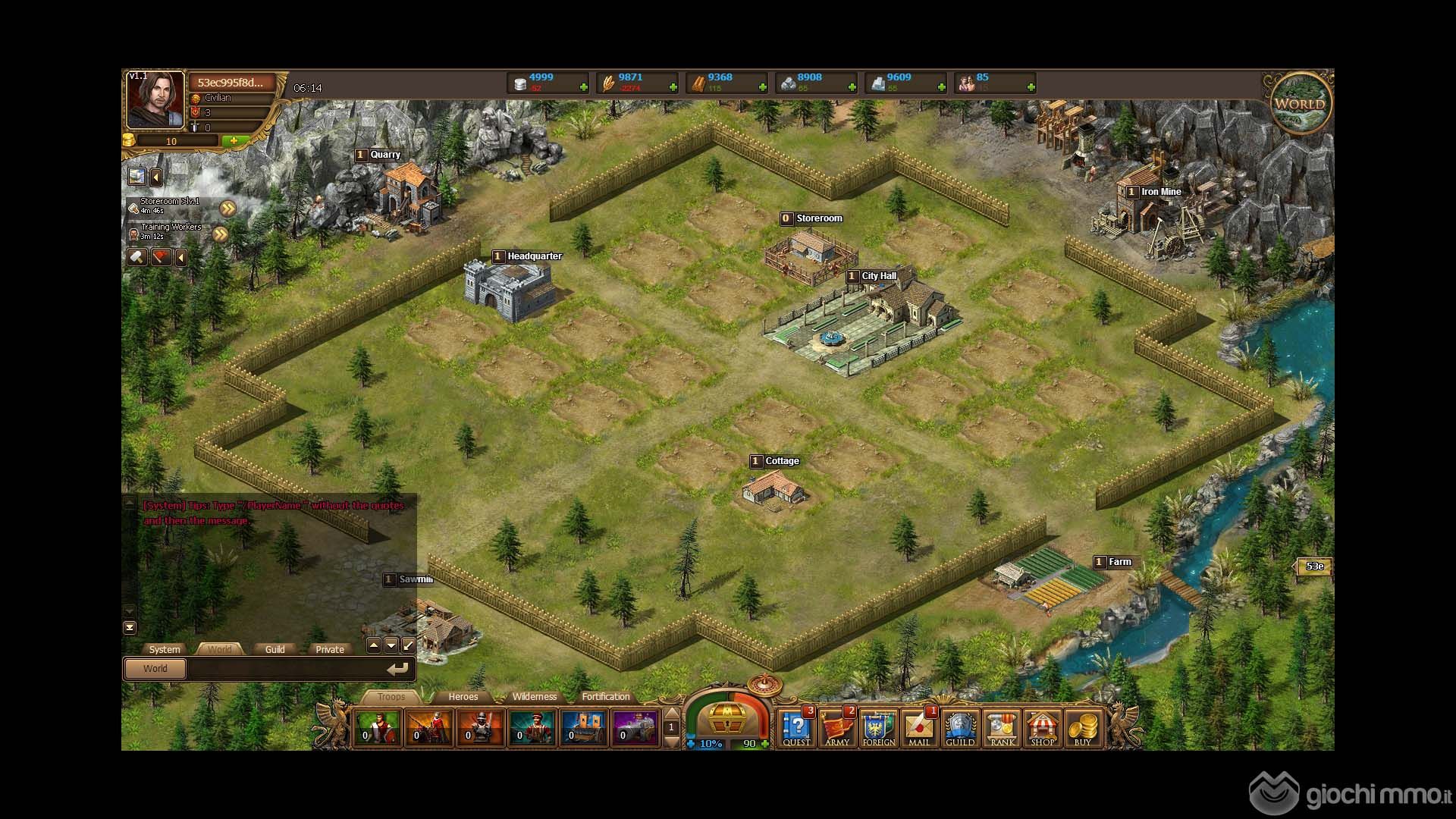Click the chat message input field
This screenshot has height=819, width=1456.
tap(284, 669)
